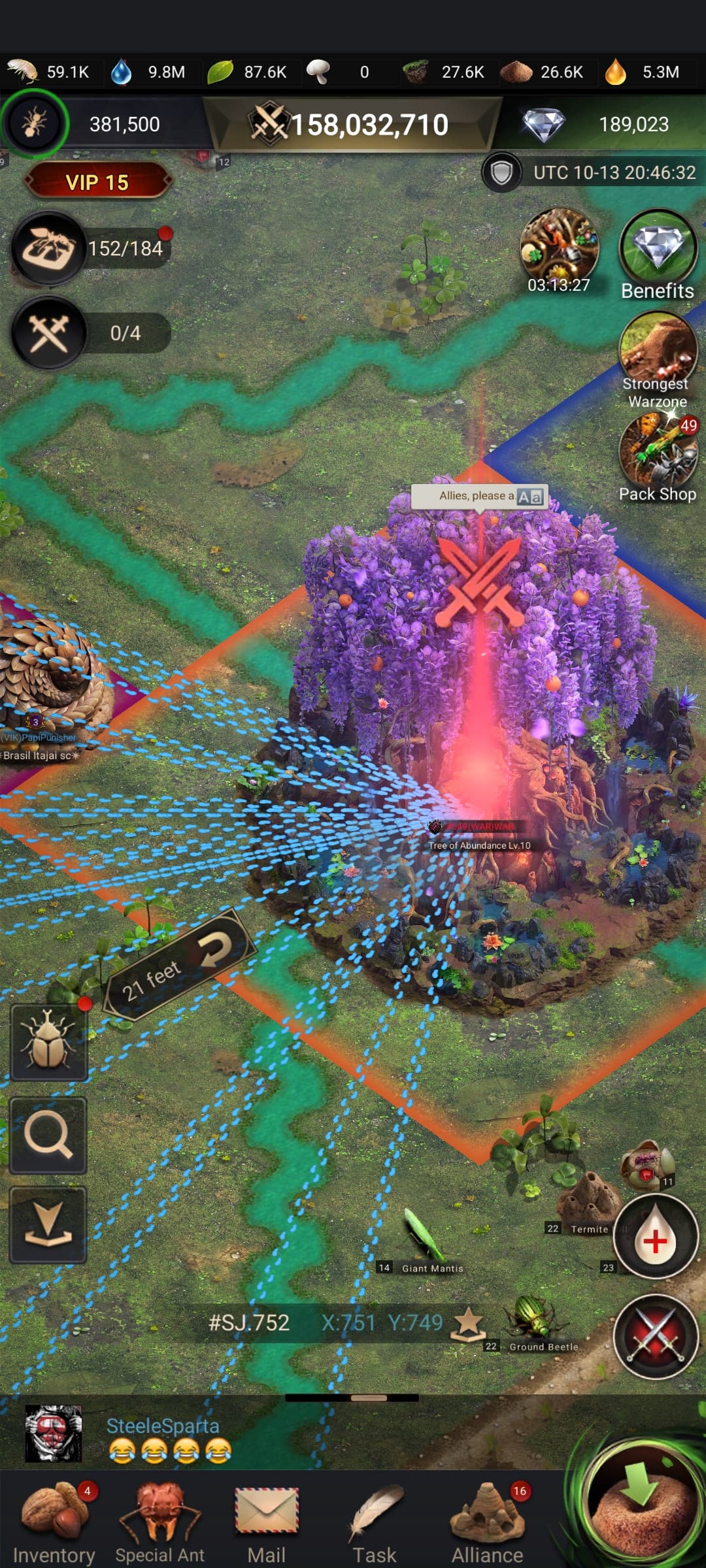Open the VIP 15 panel
Screen dimensions: 706x1568
click(97, 182)
